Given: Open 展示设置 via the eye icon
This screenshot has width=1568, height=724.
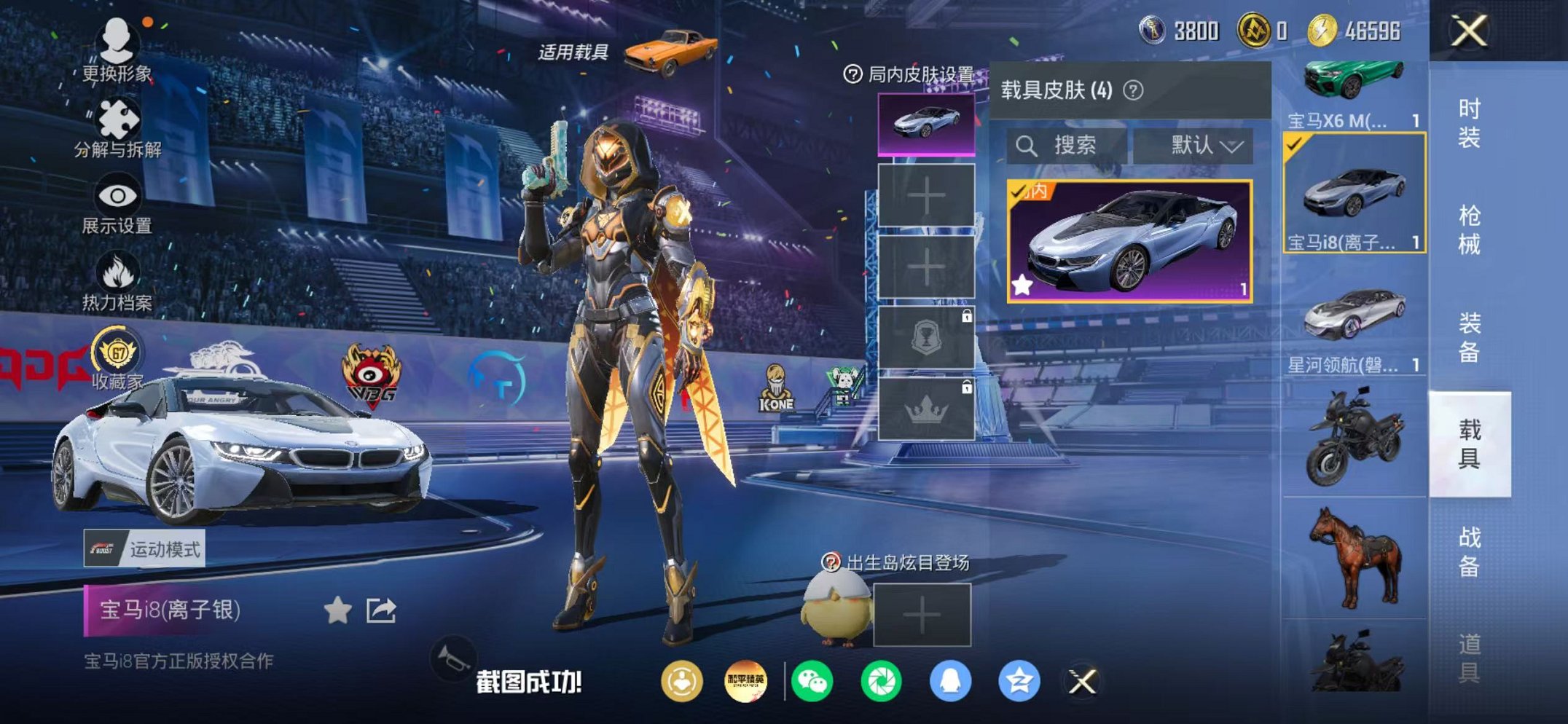Looking at the screenshot, I should (x=117, y=192).
